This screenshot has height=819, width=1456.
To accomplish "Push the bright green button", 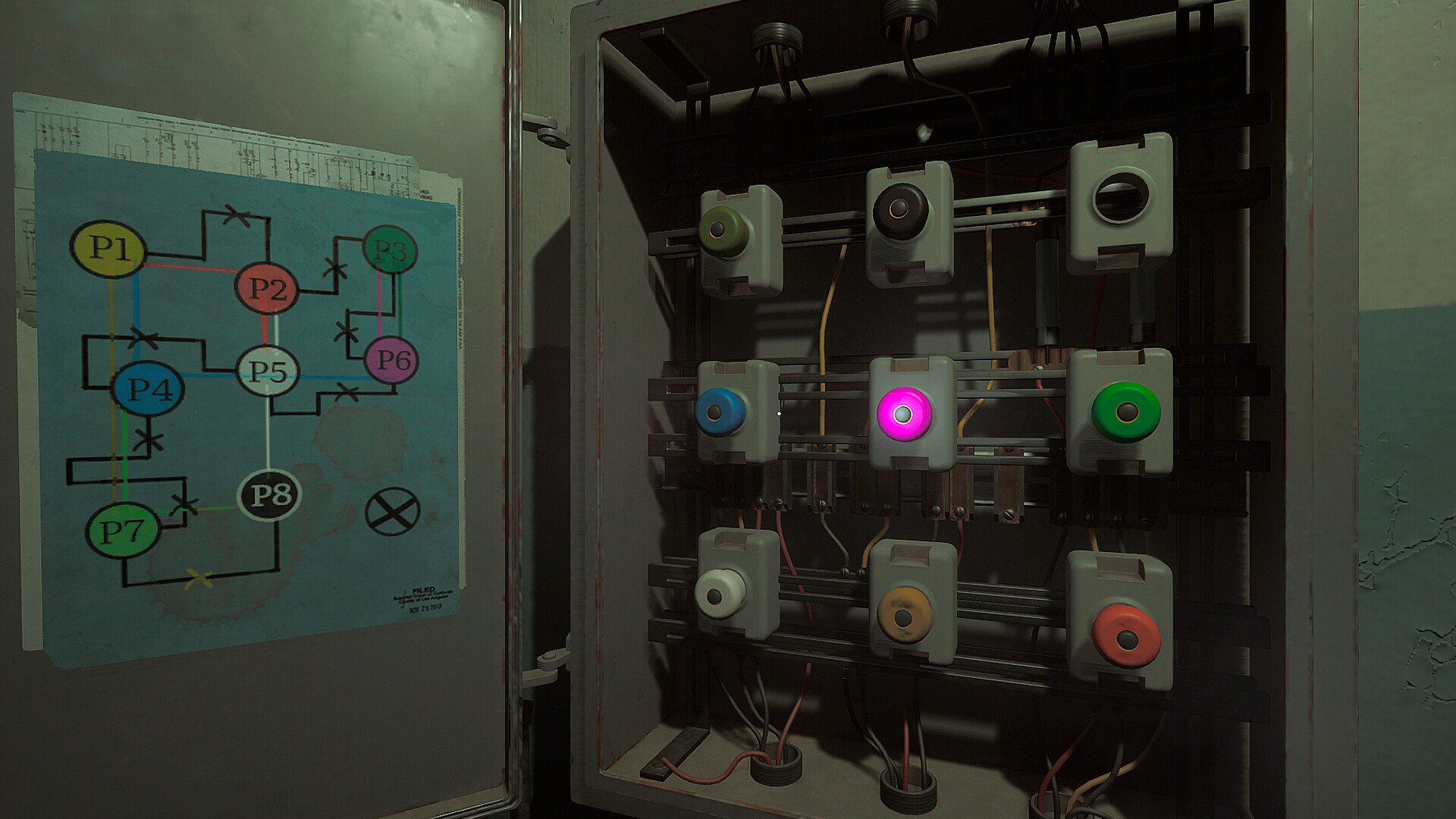I will tap(1125, 412).
